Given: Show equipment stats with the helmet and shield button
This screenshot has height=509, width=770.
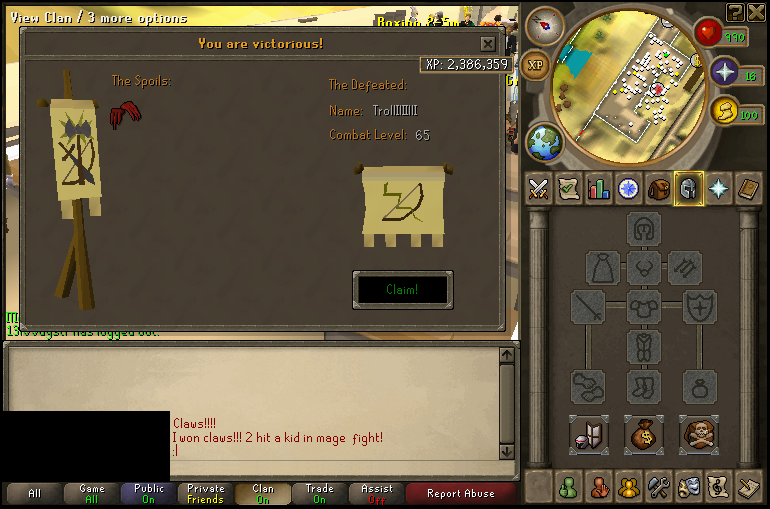Looking at the screenshot, I should (589, 434).
